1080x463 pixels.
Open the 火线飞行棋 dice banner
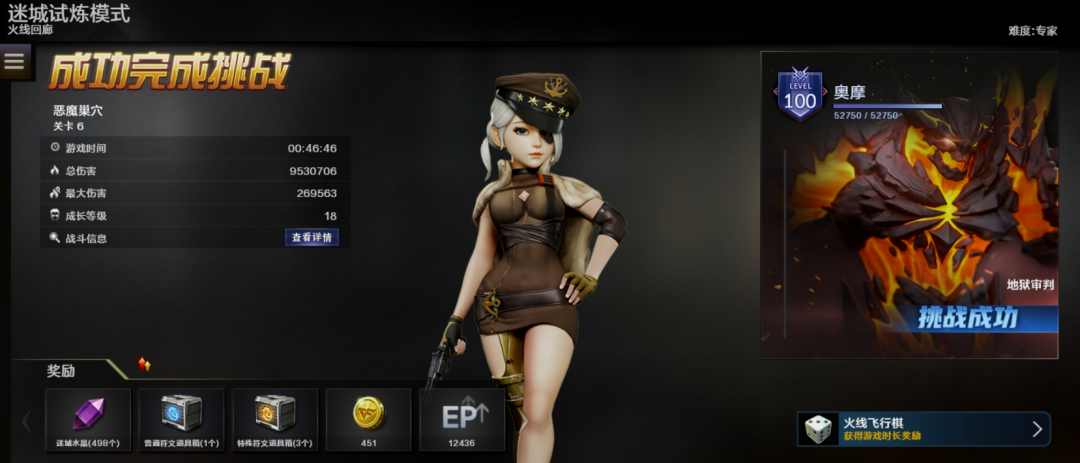coord(923,429)
